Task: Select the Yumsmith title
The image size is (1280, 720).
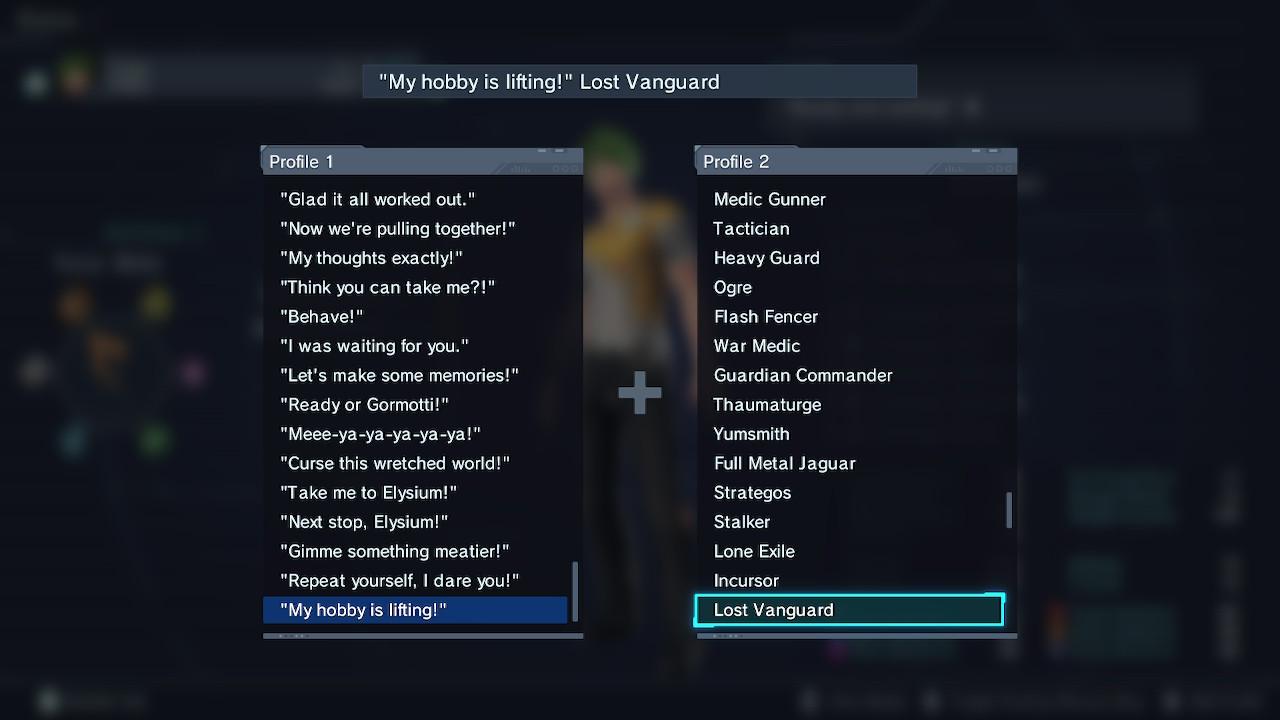Action: coord(751,434)
